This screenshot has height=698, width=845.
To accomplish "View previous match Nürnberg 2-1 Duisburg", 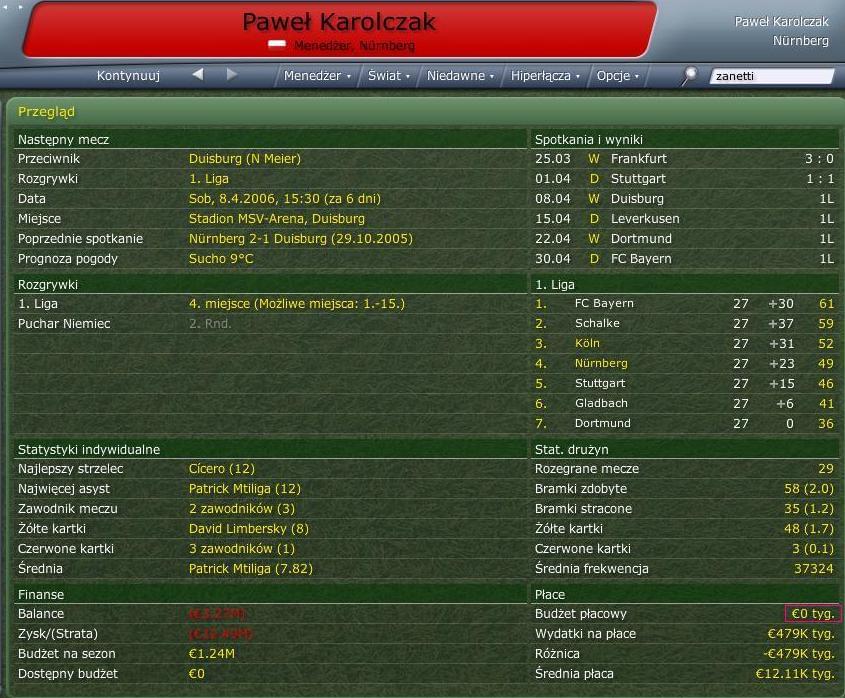I will point(300,239).
